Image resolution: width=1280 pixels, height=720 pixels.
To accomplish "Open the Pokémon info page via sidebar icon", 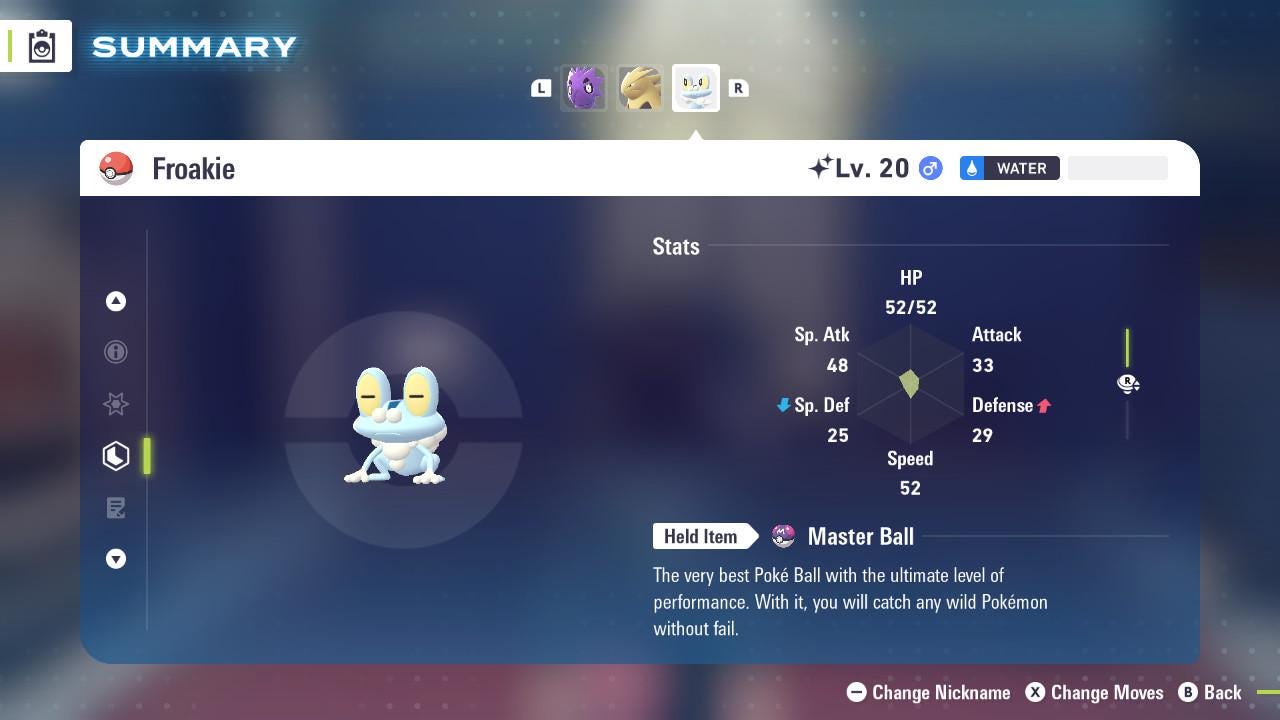I will click(x=116, y=352).
